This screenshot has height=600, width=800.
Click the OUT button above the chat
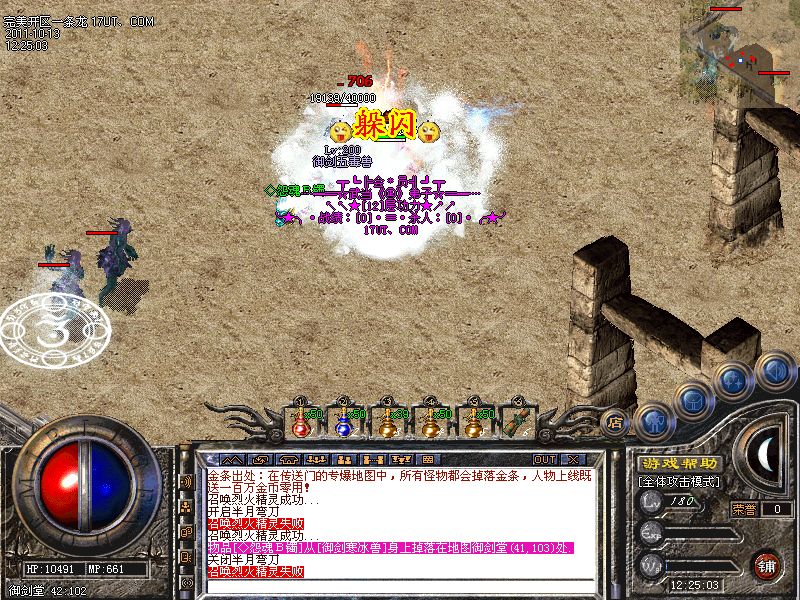click(x=546, y=431)
